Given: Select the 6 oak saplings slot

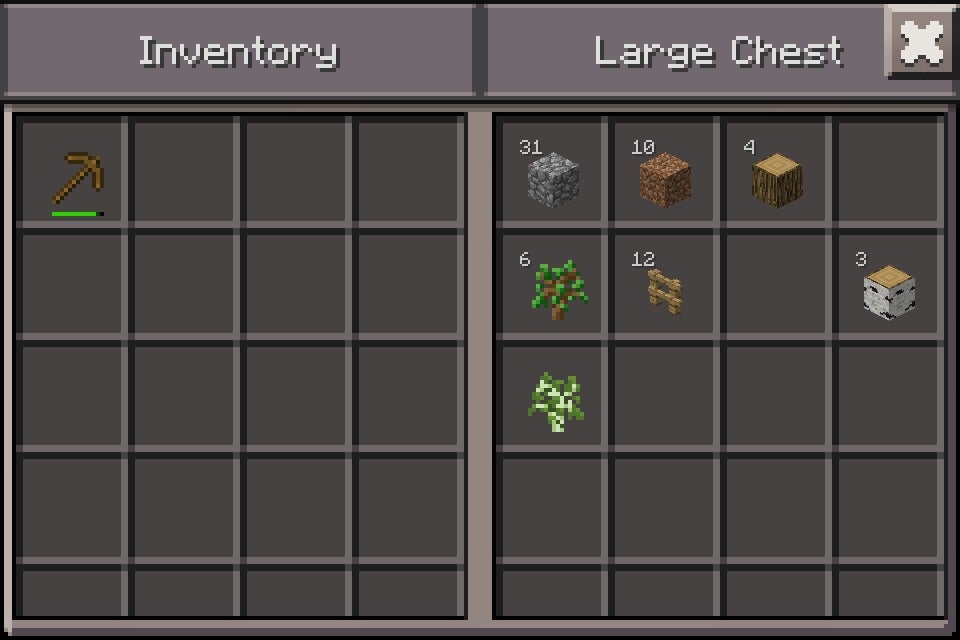Looking at the screenshot, I should [x=553, y=289].
